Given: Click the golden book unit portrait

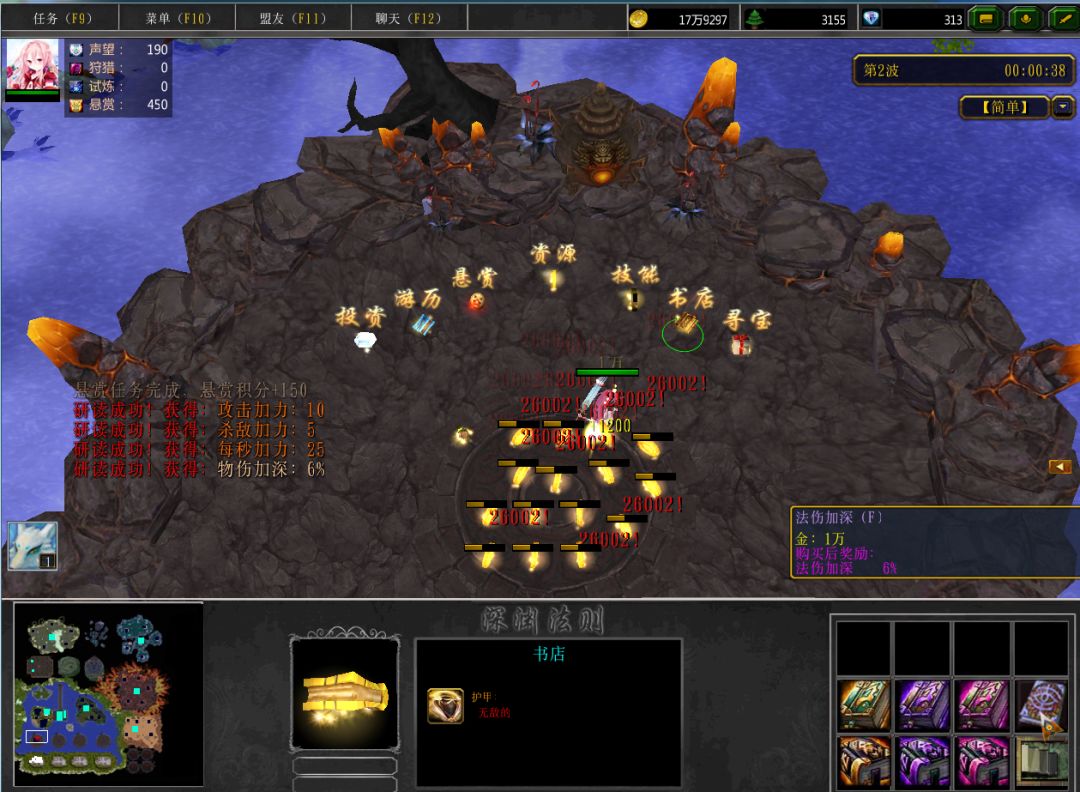Looking at the screenshot, I should [x=344, y=695].
